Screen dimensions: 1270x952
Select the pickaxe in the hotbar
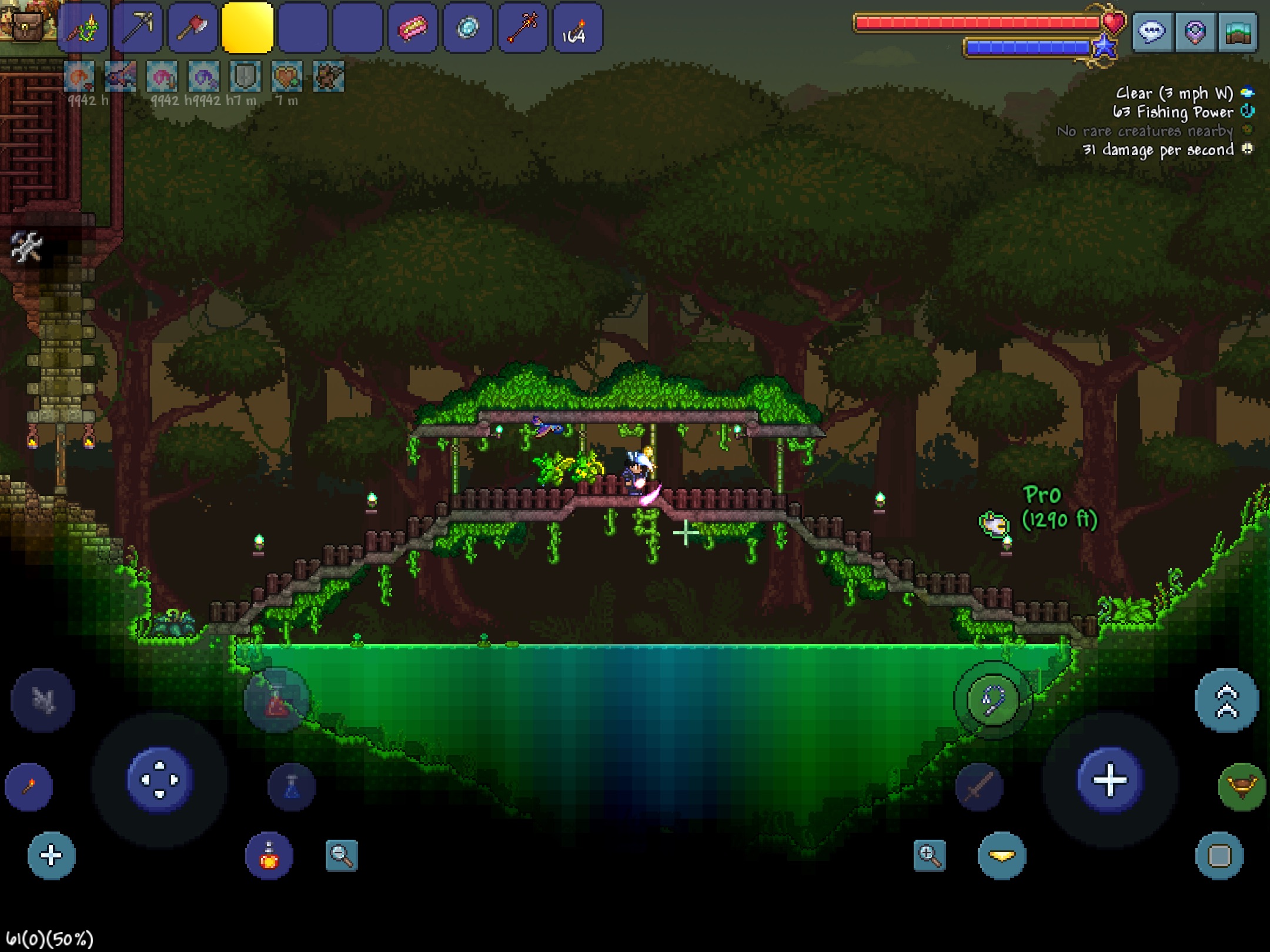pos(138,29)
